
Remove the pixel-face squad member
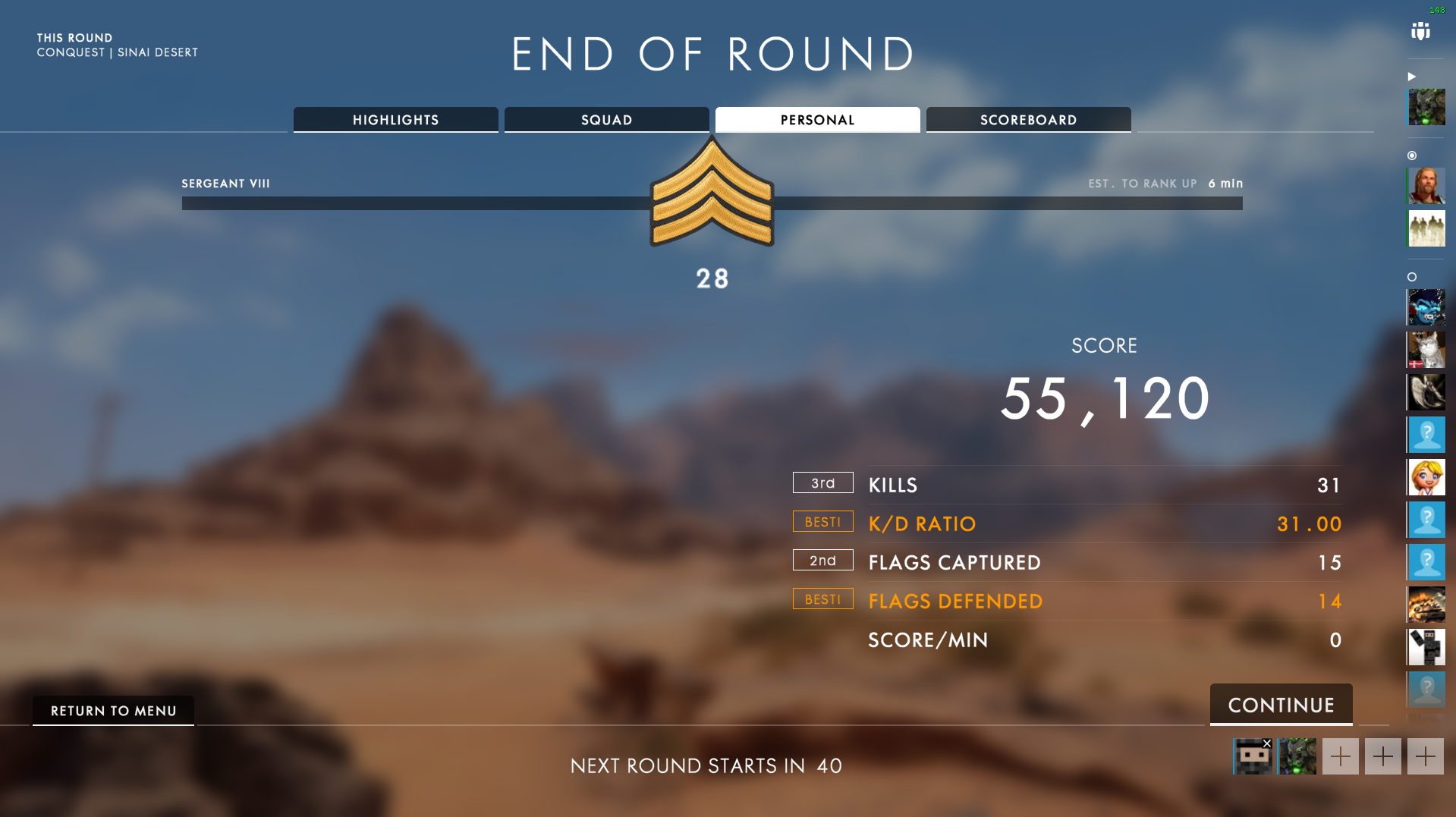[x=1267, y=743]
